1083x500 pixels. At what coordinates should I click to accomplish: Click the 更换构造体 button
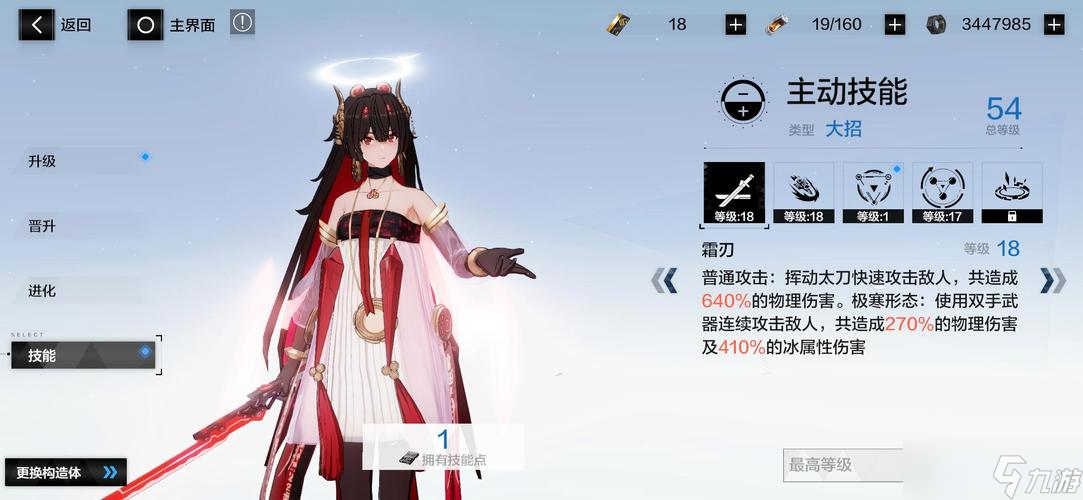[x=65, y=472]
